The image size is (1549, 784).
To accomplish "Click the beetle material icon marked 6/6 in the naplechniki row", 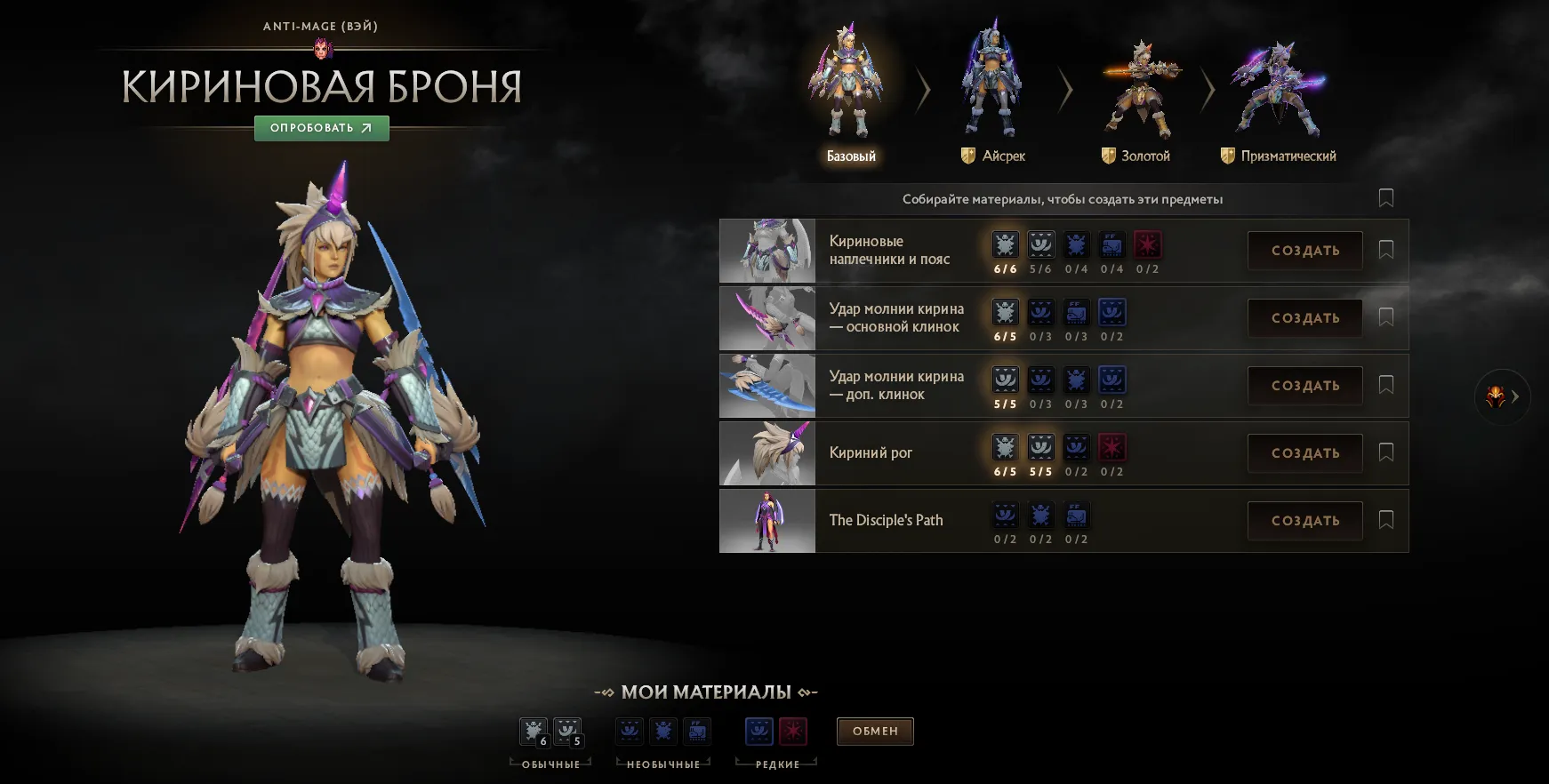I will (x=1006, y=244).
